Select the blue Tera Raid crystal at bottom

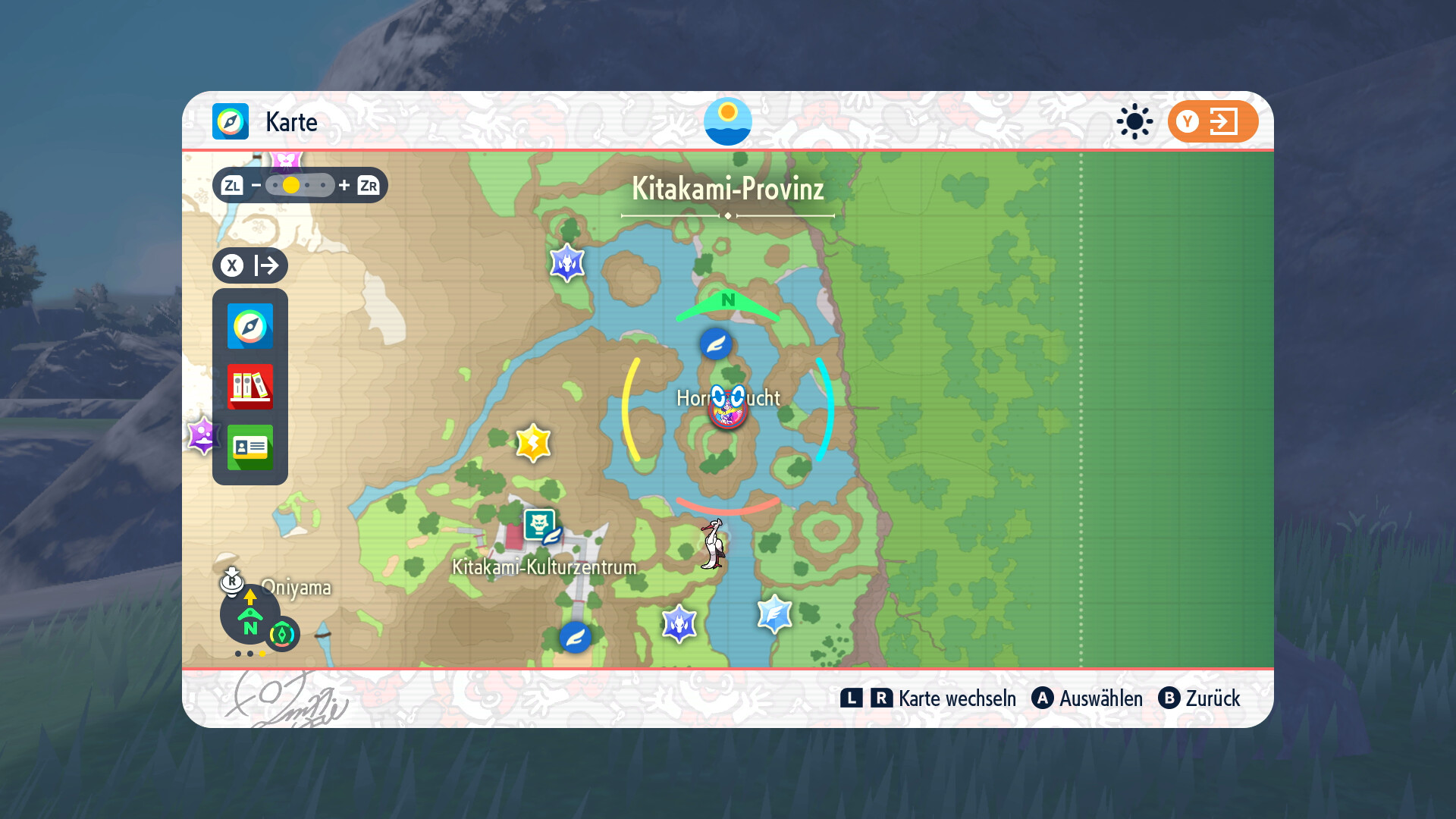[x=679, y=624]
